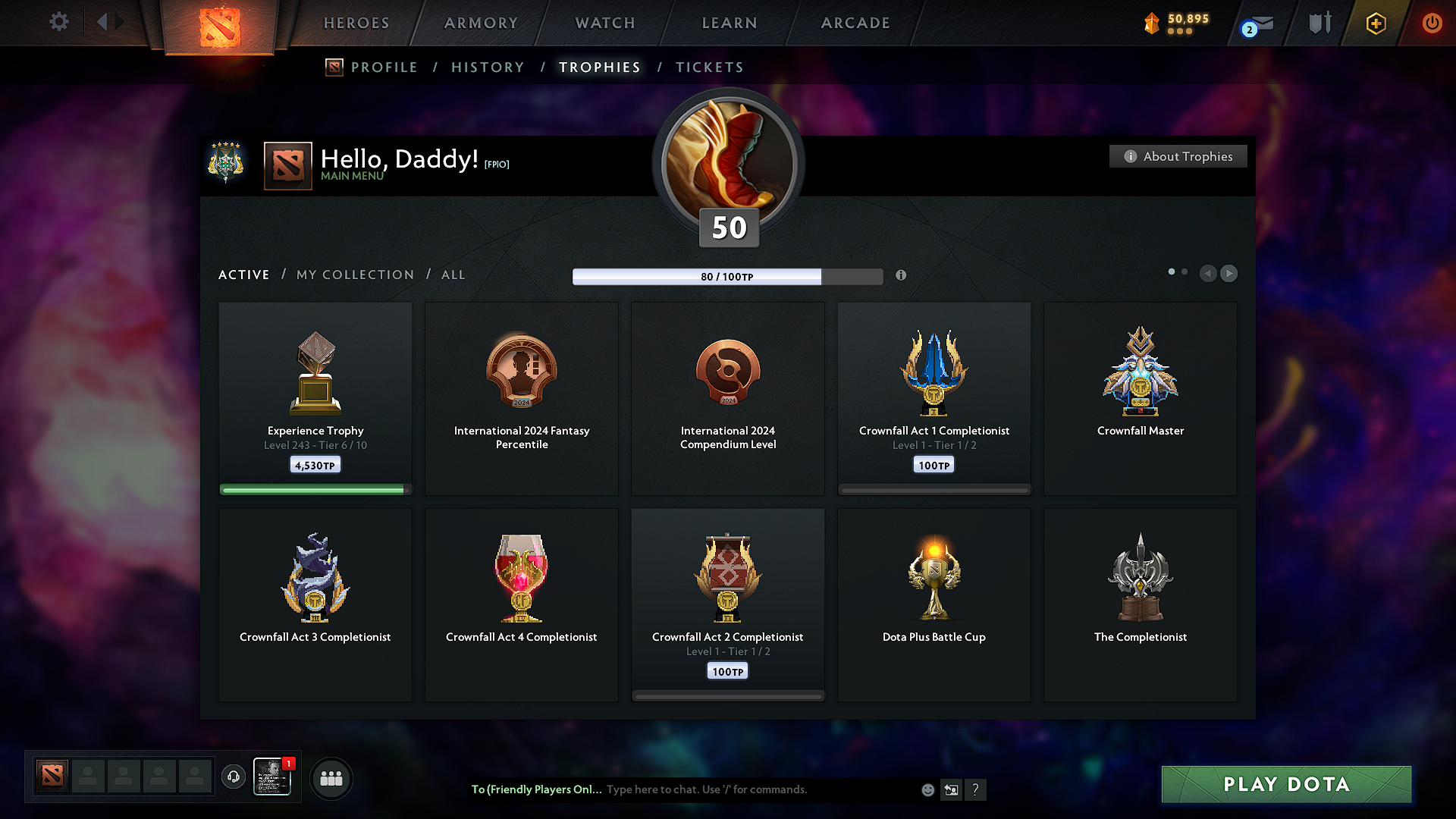Click the Shards currency icon

(x=1151, y=23)
